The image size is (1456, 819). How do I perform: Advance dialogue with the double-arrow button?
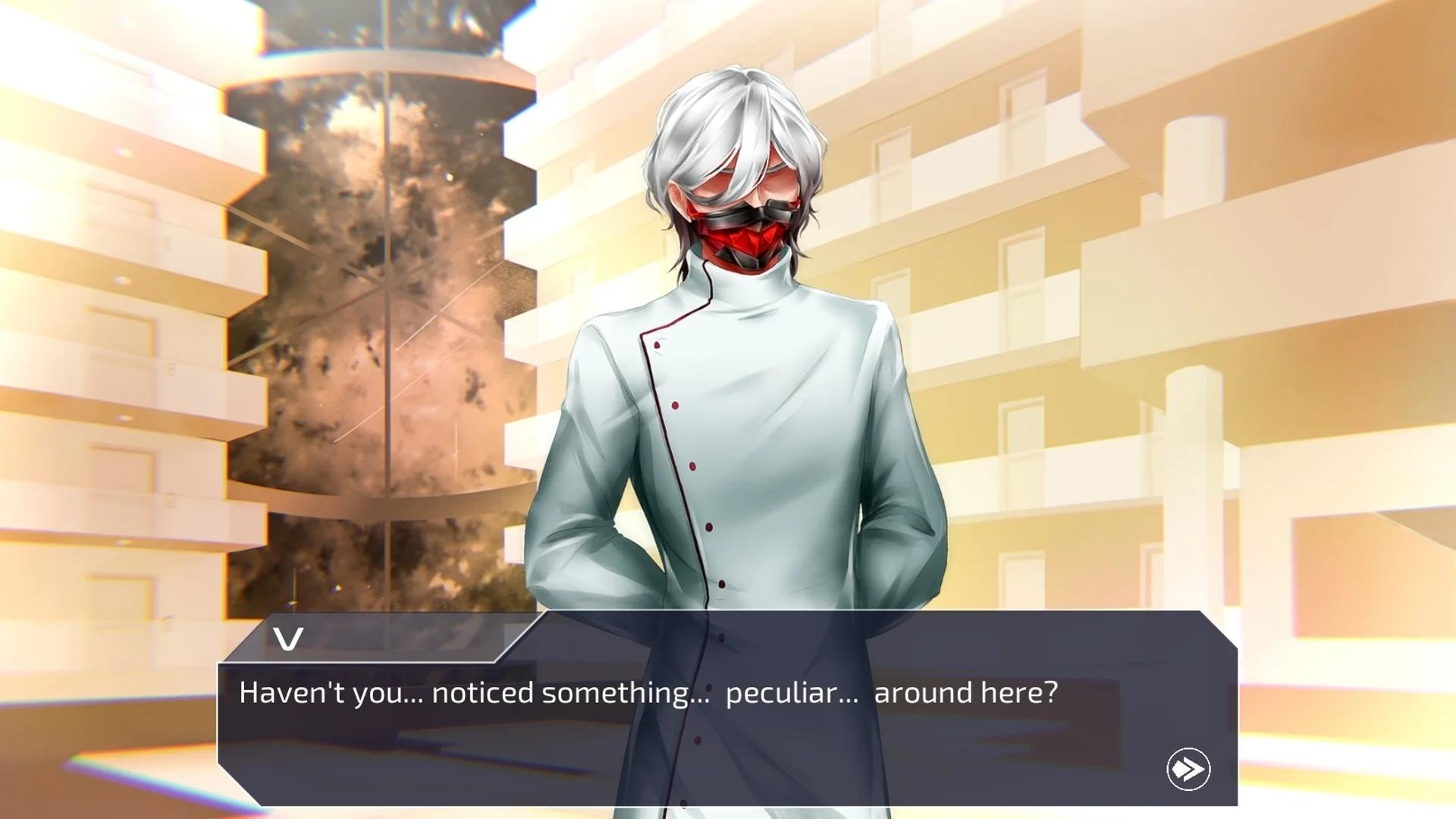click(1188, 769)
